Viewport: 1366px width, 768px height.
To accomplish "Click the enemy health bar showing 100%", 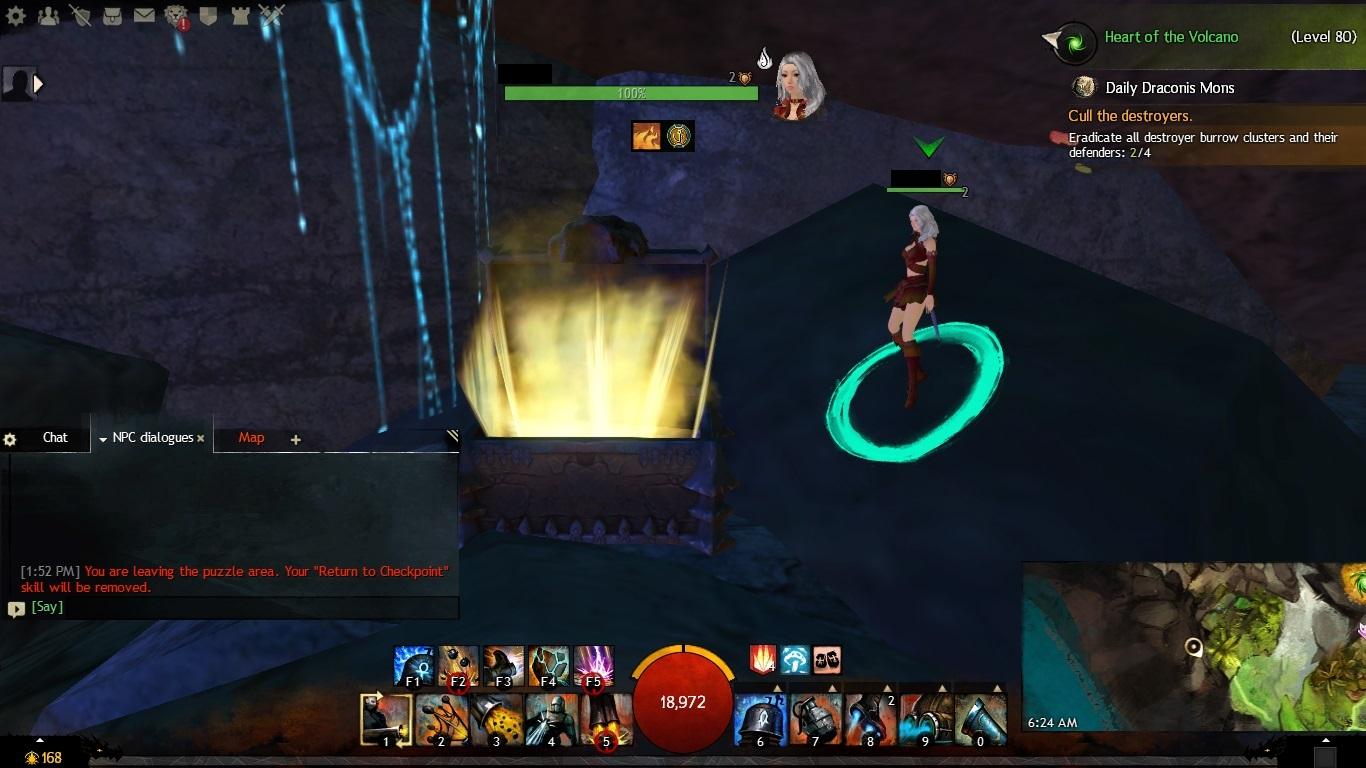I will (x=632, y=92).
